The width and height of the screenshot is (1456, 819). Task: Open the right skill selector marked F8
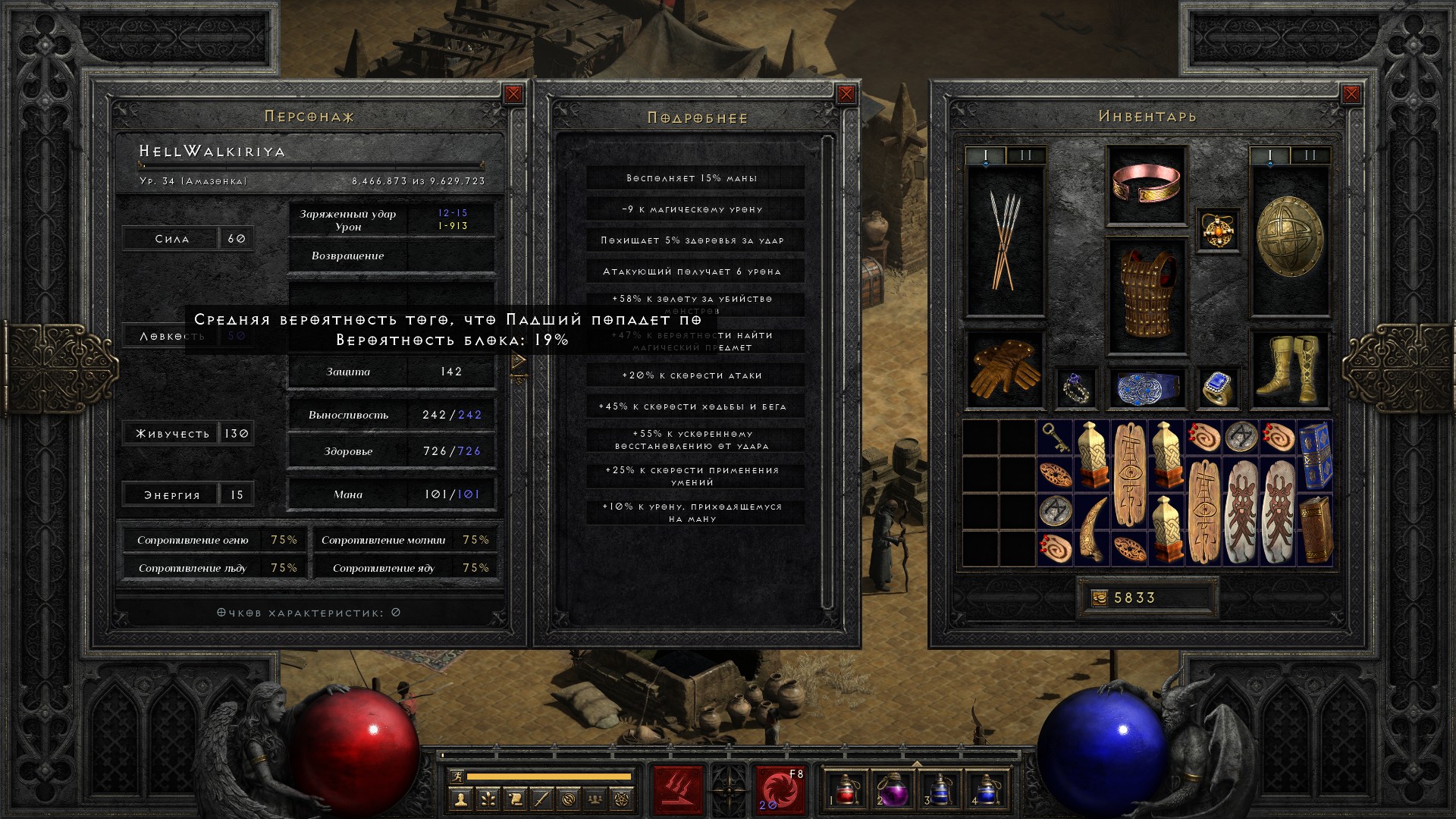[x=780, y=789]
